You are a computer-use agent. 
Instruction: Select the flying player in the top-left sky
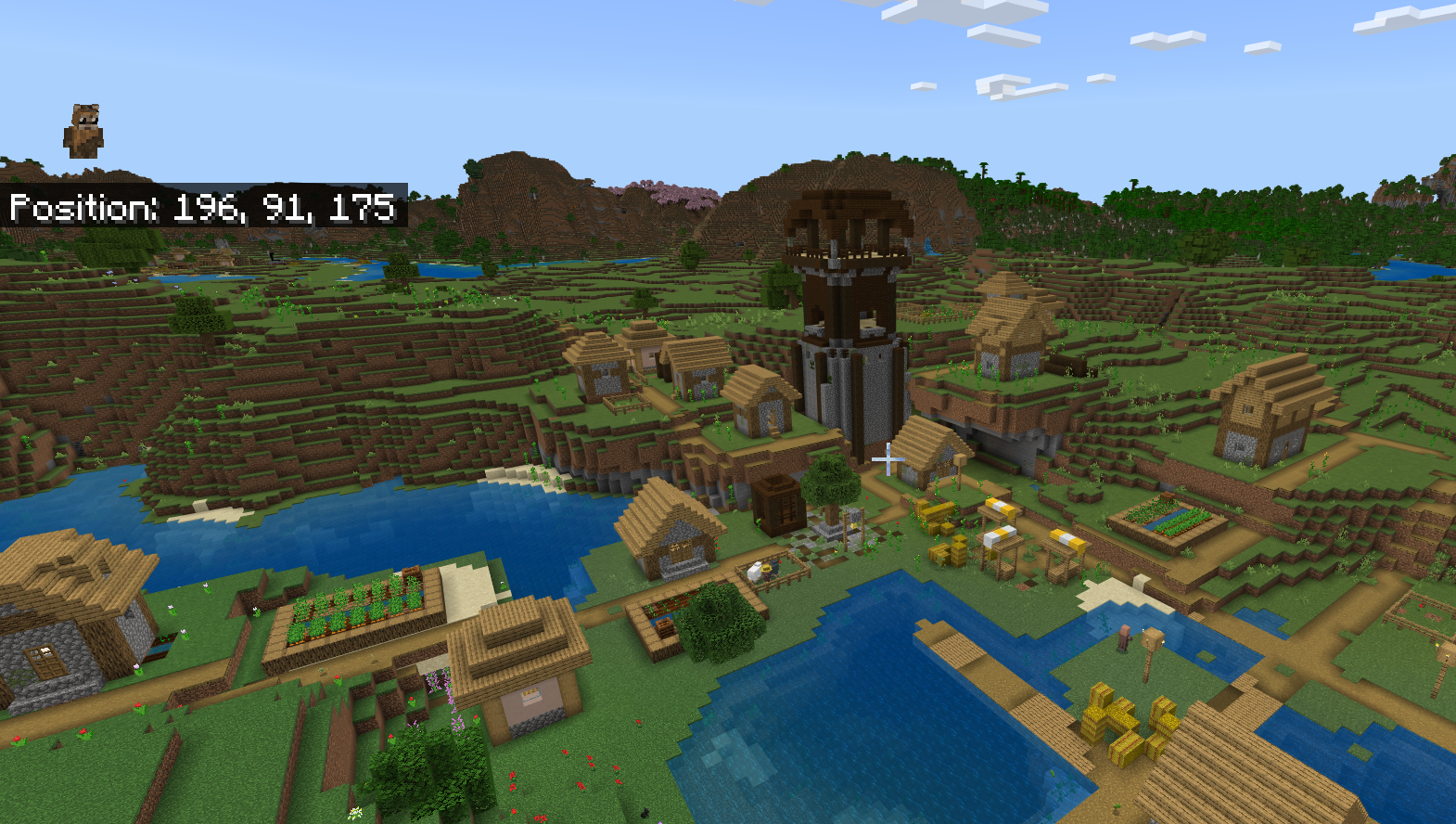(83, 130)
